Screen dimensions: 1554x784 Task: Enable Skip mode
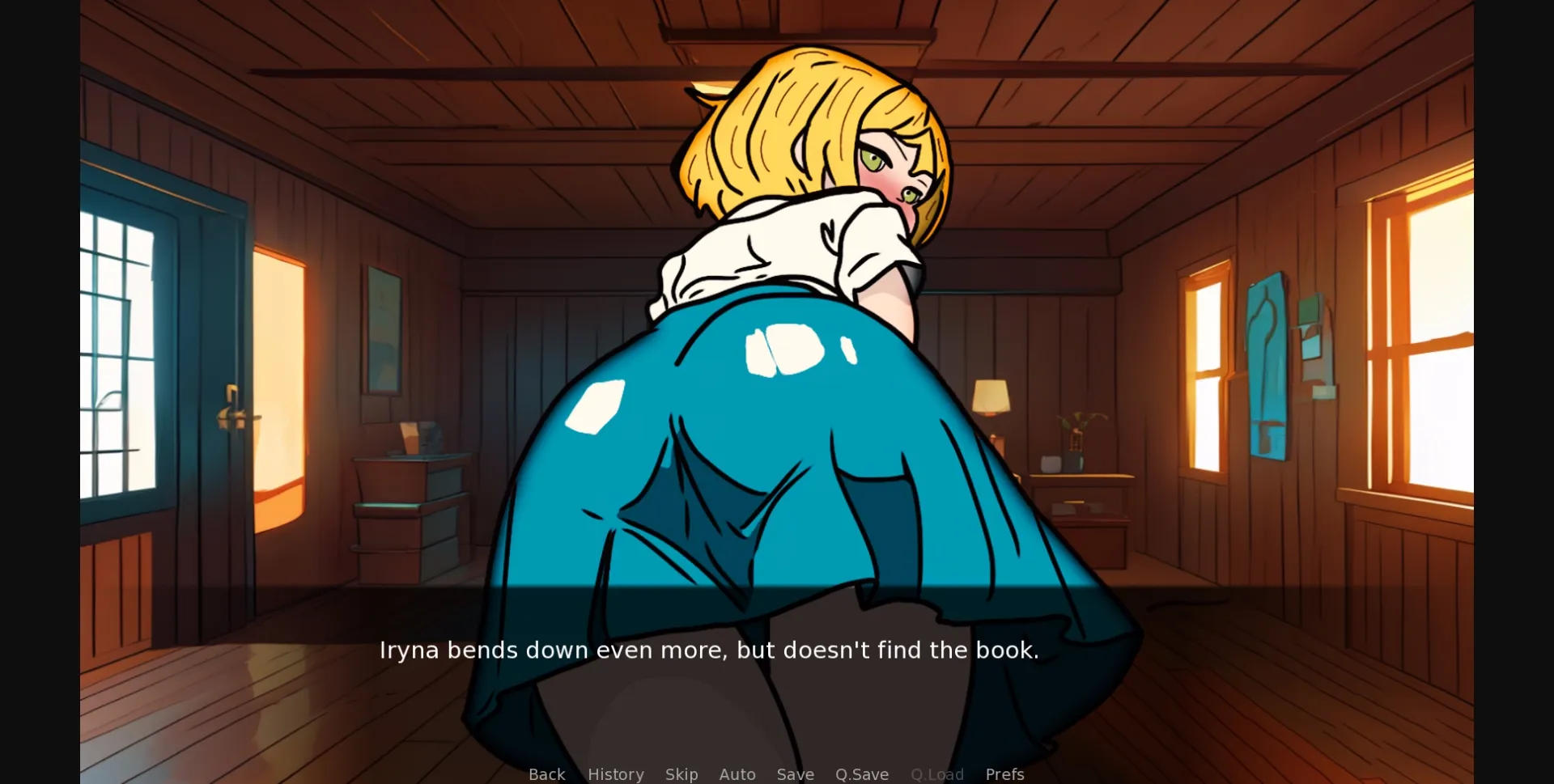point(682,774)
